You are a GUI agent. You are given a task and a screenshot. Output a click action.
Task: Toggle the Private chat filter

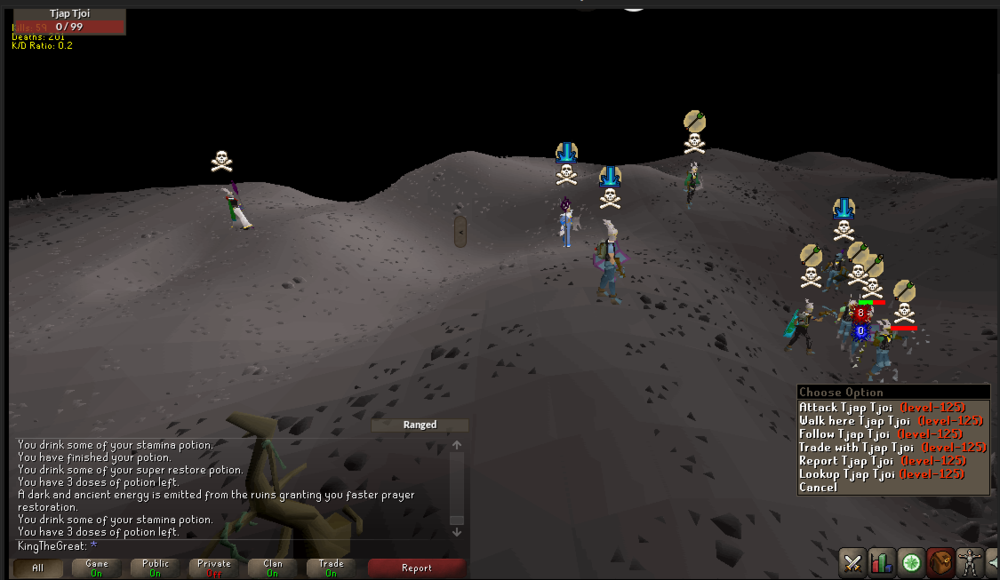pos(213,568)
